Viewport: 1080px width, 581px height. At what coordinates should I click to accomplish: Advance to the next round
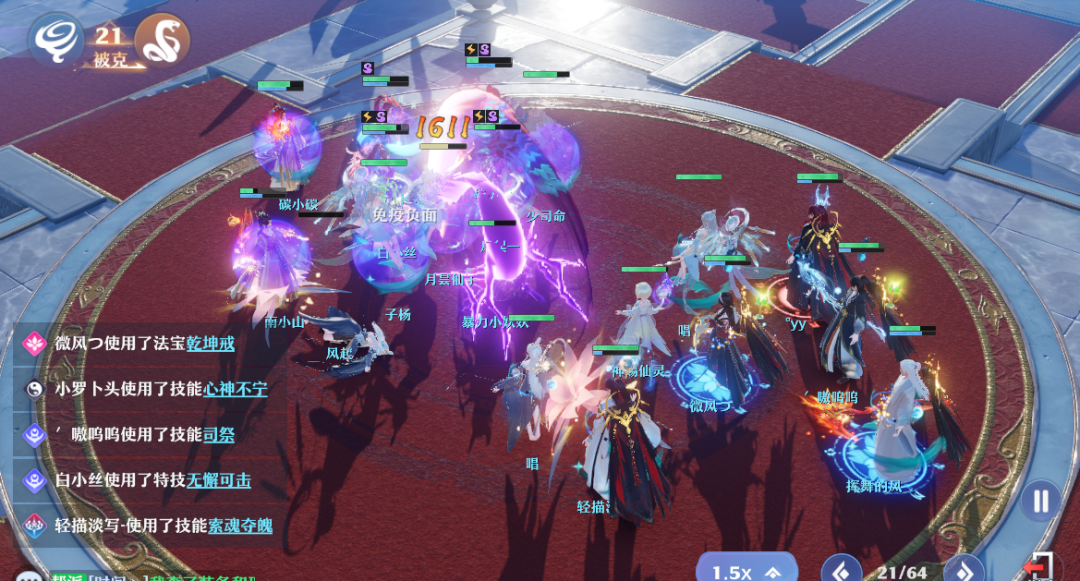(964, 571)
